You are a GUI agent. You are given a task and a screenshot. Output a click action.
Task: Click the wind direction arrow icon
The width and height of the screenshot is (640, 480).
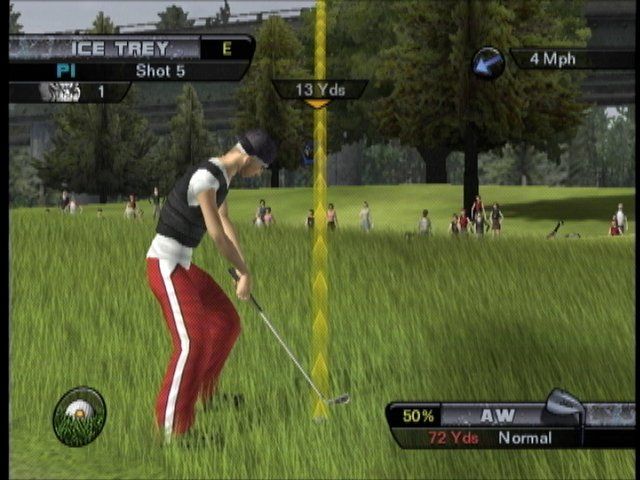(x=488, y=63)
